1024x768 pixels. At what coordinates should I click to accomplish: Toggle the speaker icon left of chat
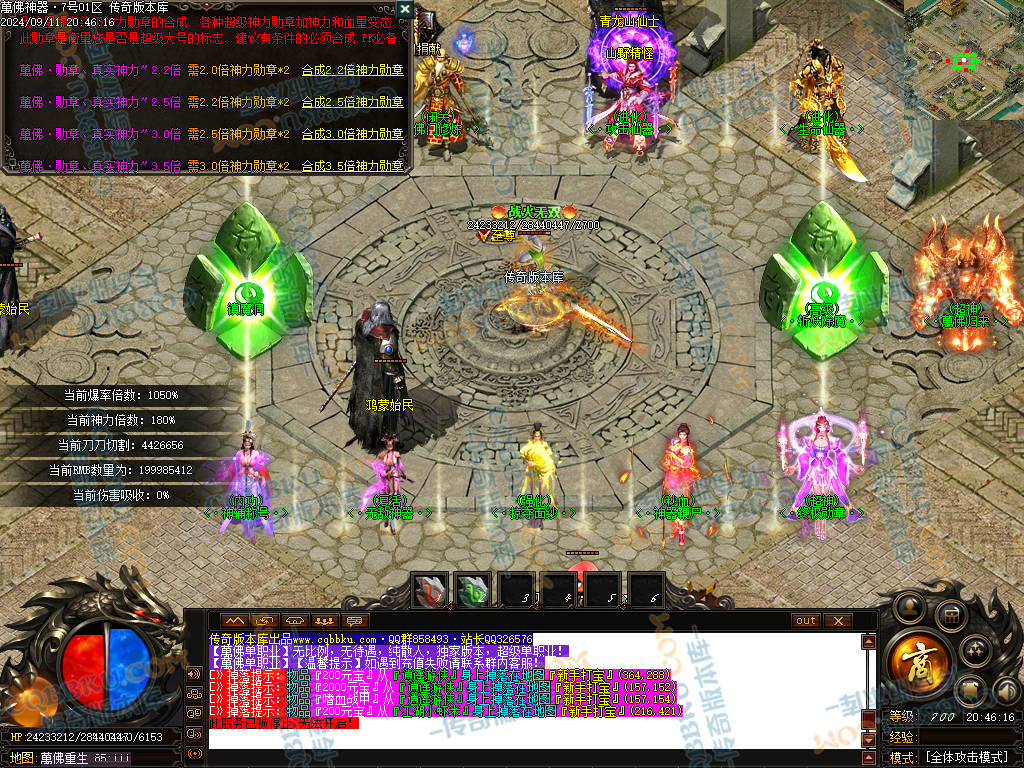tap(193, 672)
